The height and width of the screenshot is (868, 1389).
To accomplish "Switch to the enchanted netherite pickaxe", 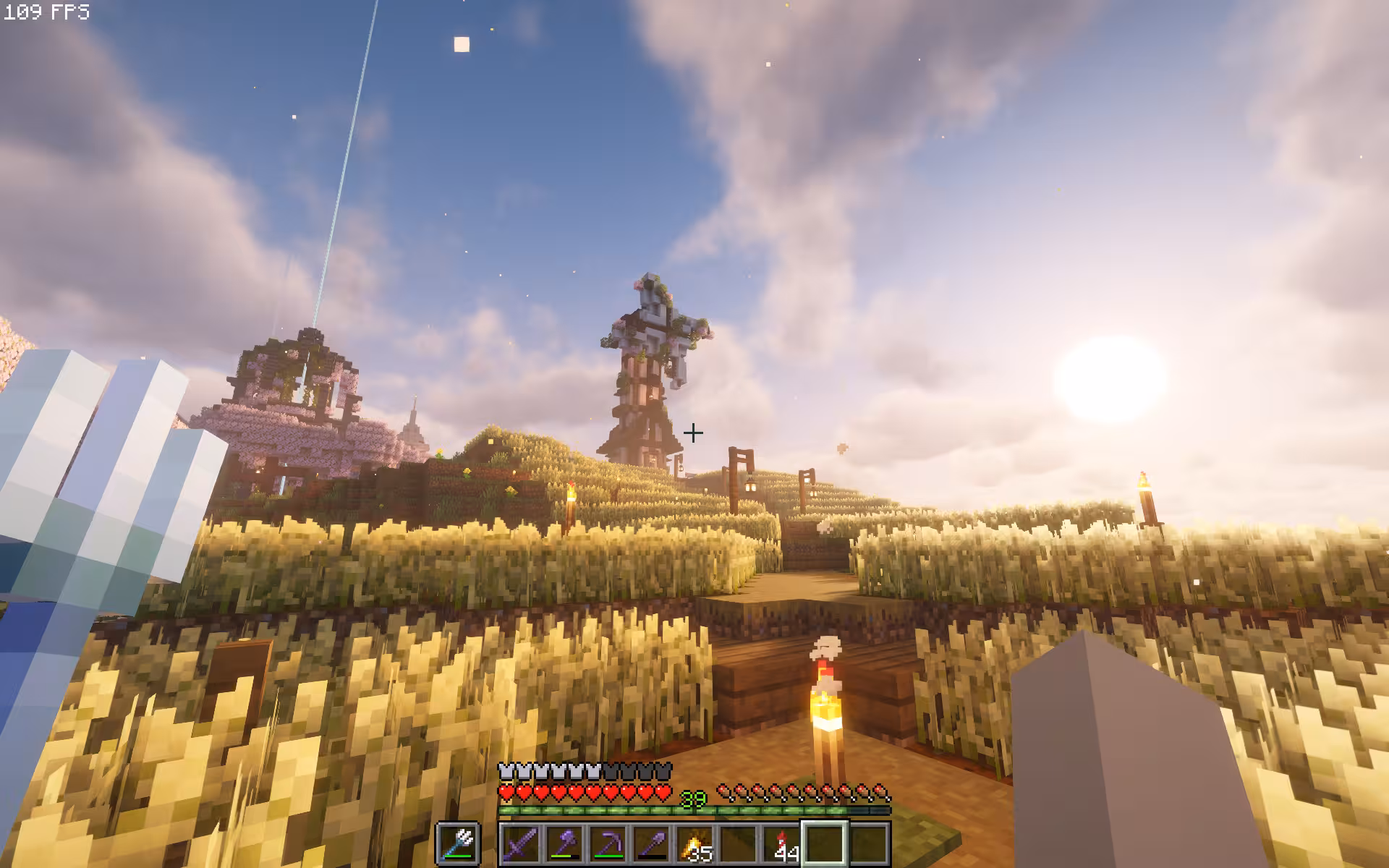I will pos(607,843).
